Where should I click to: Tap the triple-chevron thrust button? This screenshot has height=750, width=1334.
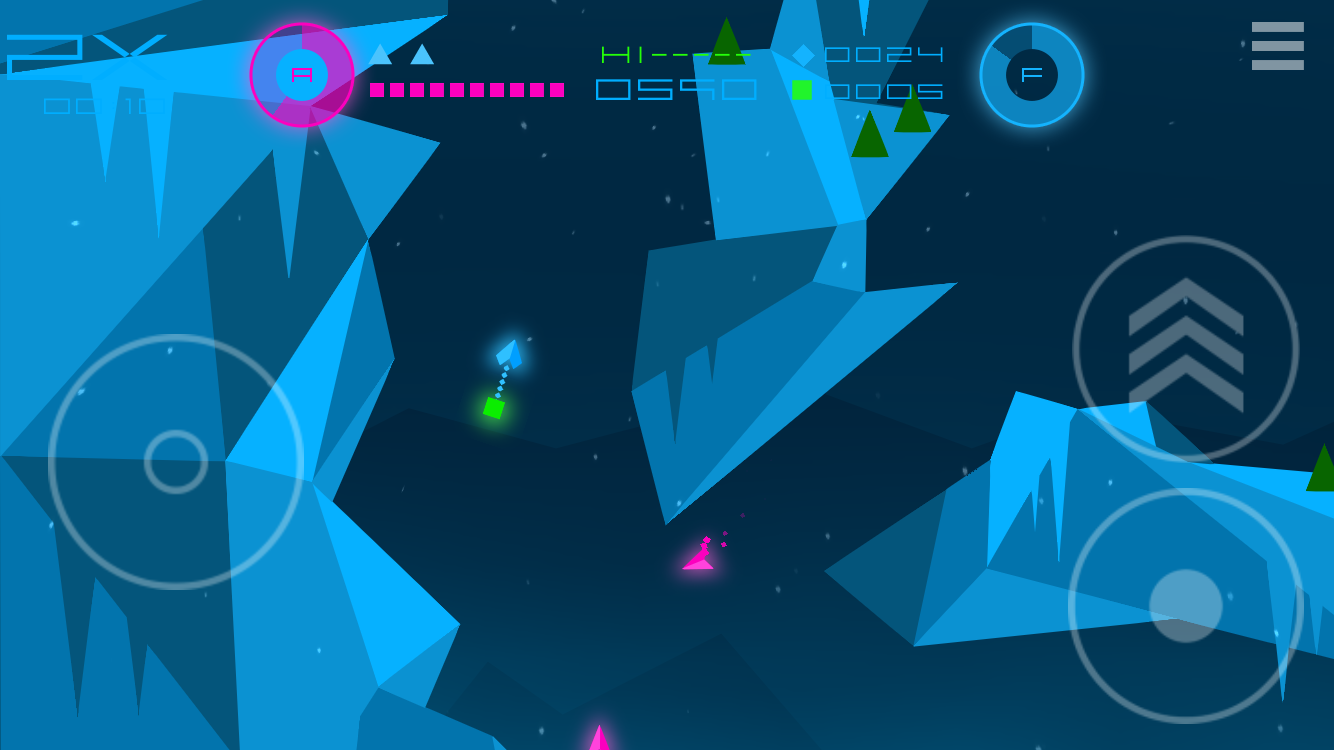coord(1185,348)
